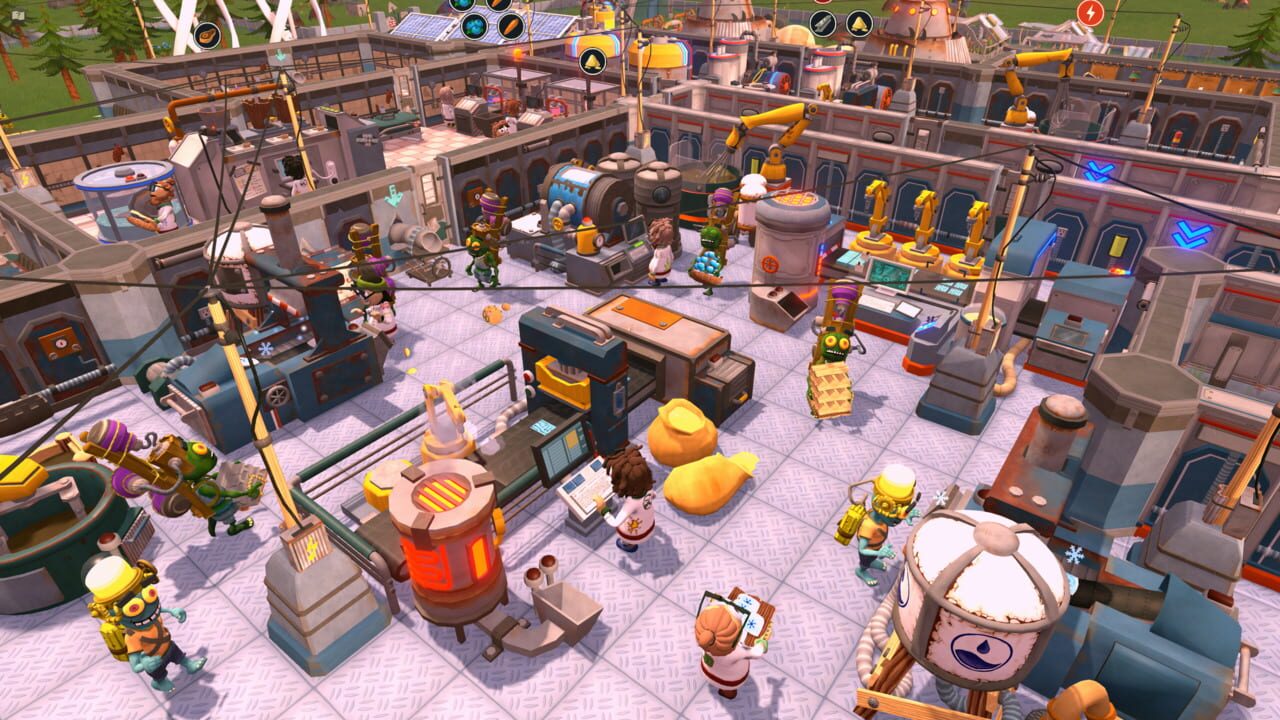
Task: Click the upper blueberry resource icon by the solar roof
Action: pyautogui.click(x=462, y=4)
